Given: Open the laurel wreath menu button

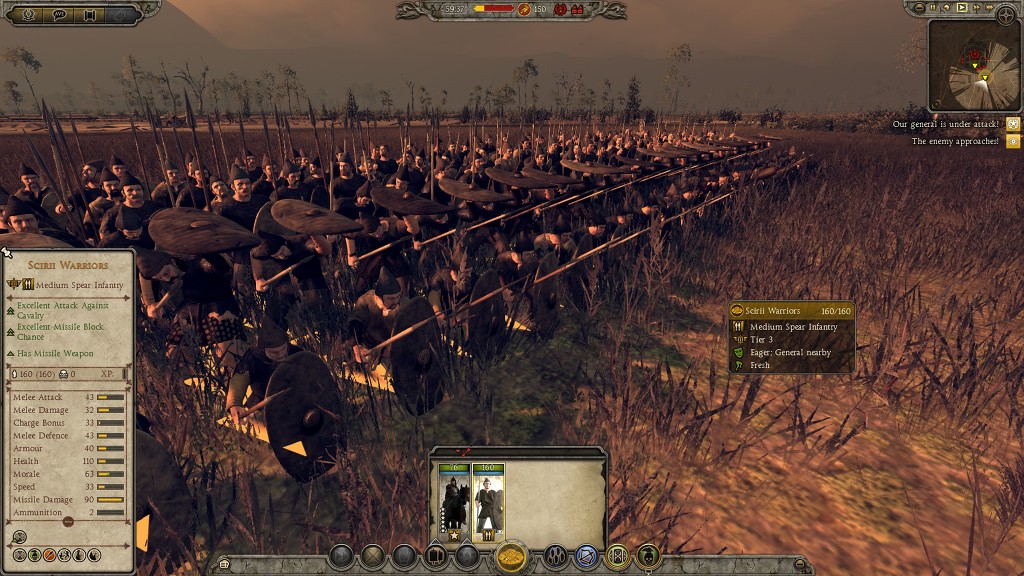Looking at the screenshot, I should (27, 14).
